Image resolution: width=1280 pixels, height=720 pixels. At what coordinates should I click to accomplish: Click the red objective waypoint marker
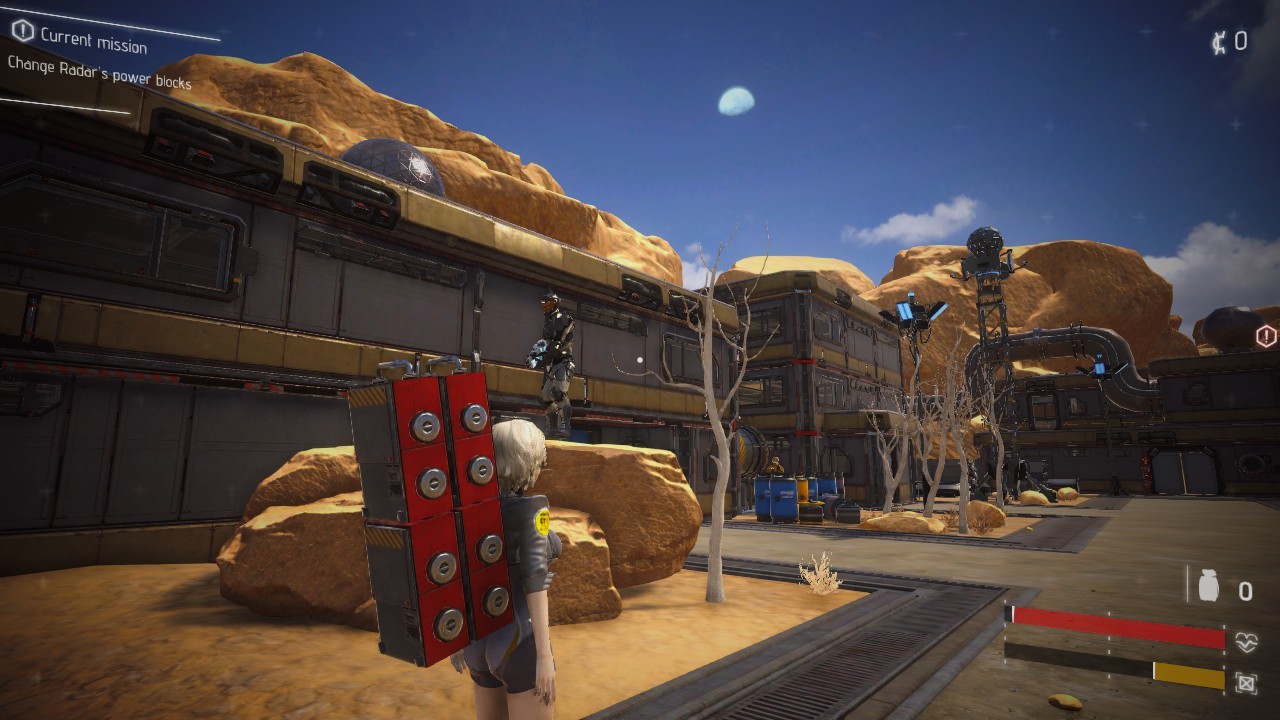pyautogui.click(x=1266, y=336)
